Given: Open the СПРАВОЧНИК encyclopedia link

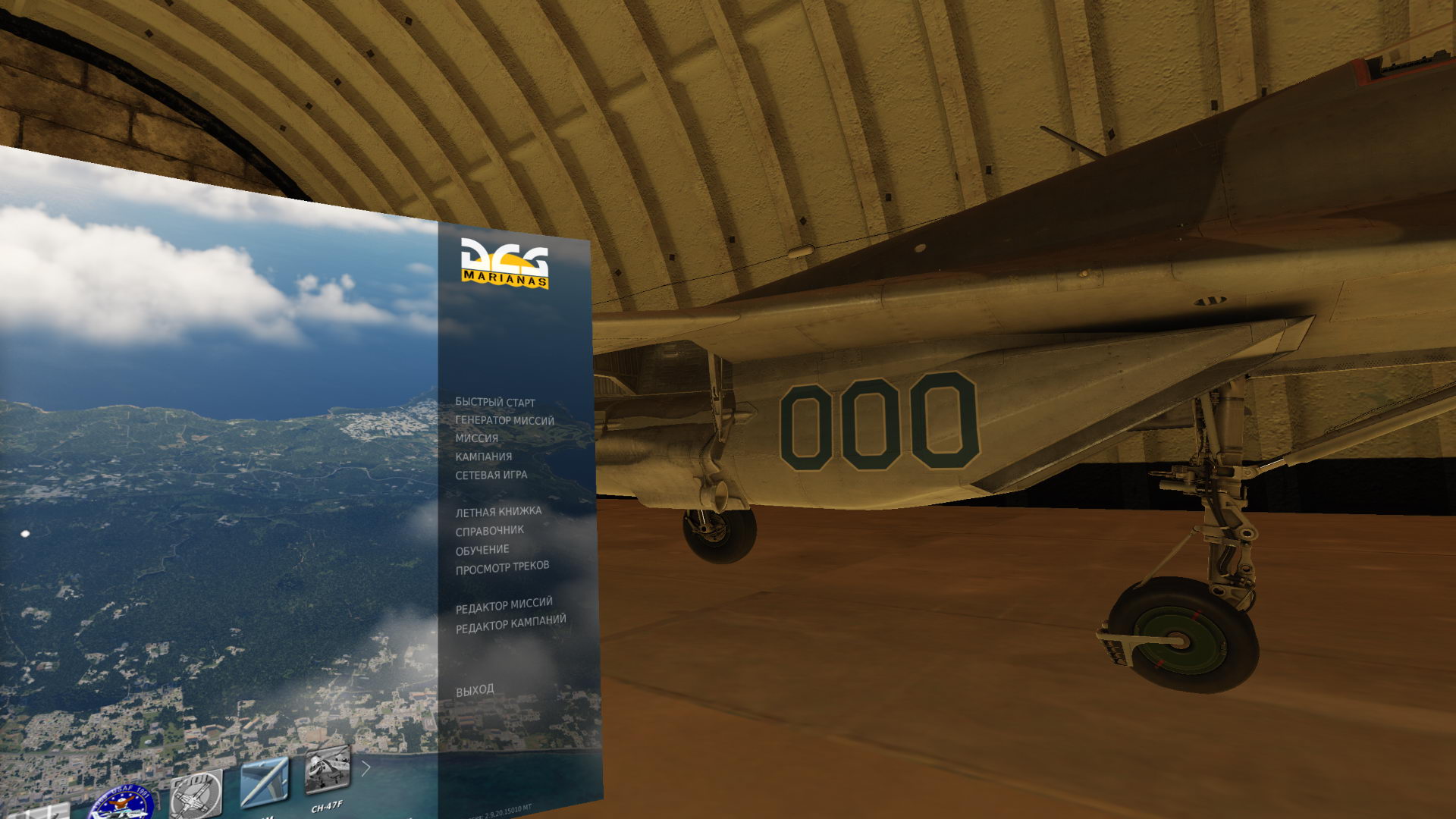Looking at the screenshot, I should [x=488, y=530].
